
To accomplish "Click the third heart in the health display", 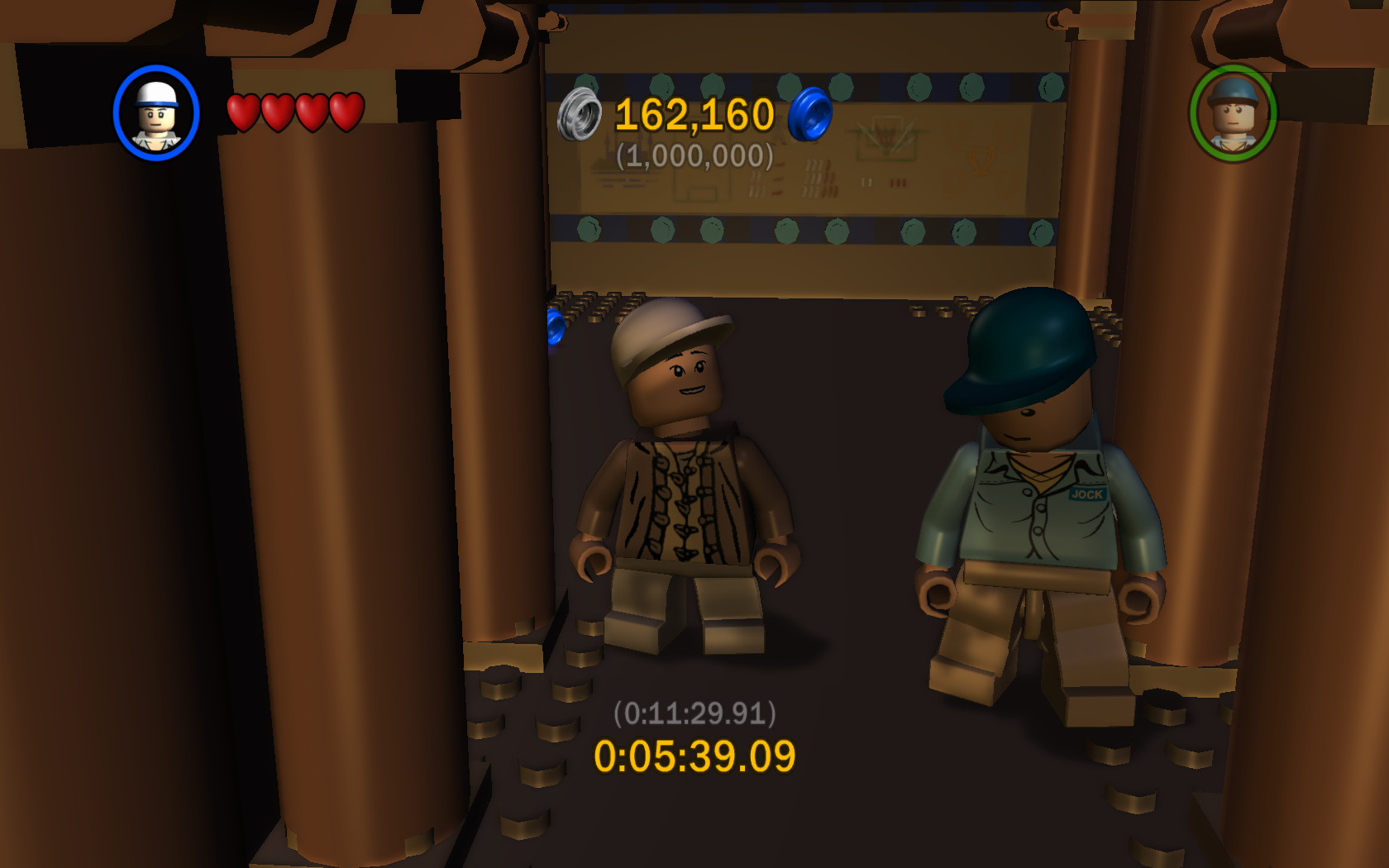I will pos(312,113).
